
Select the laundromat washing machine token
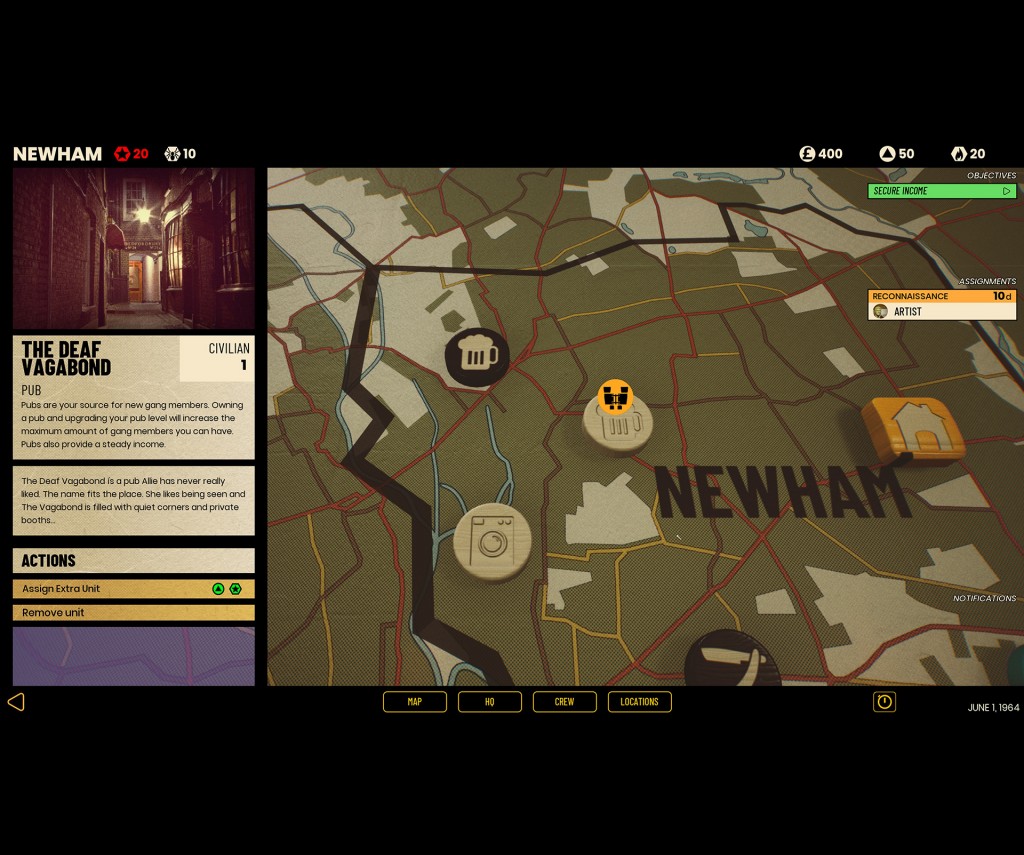point(492,541)
